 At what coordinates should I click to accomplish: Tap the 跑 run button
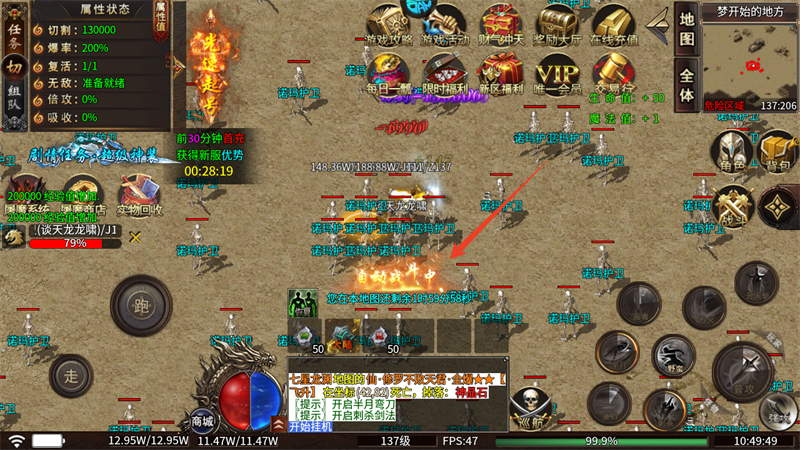pyautogui.click(x=141, y=306)
